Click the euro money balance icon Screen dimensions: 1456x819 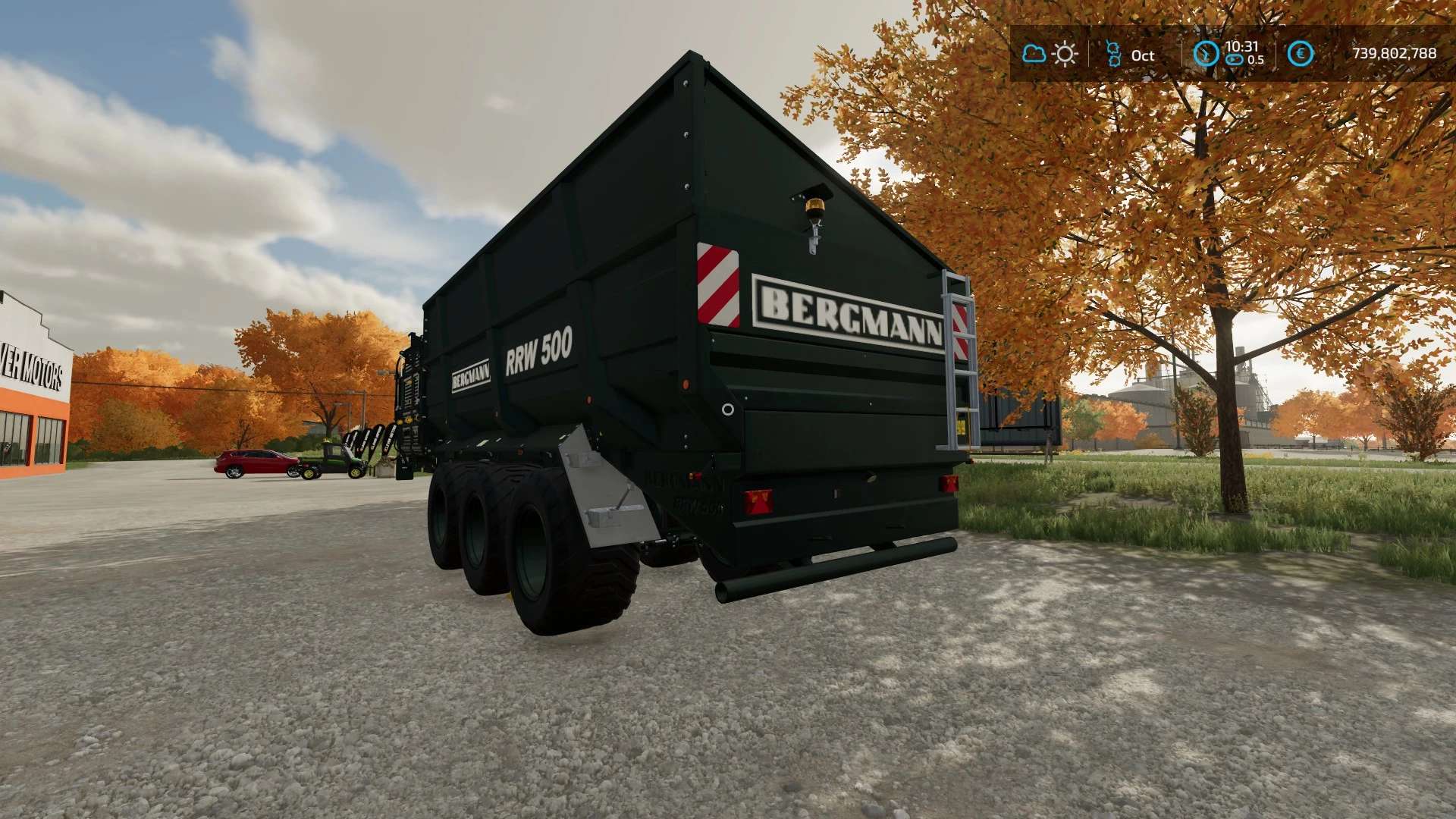[1301, 54]
